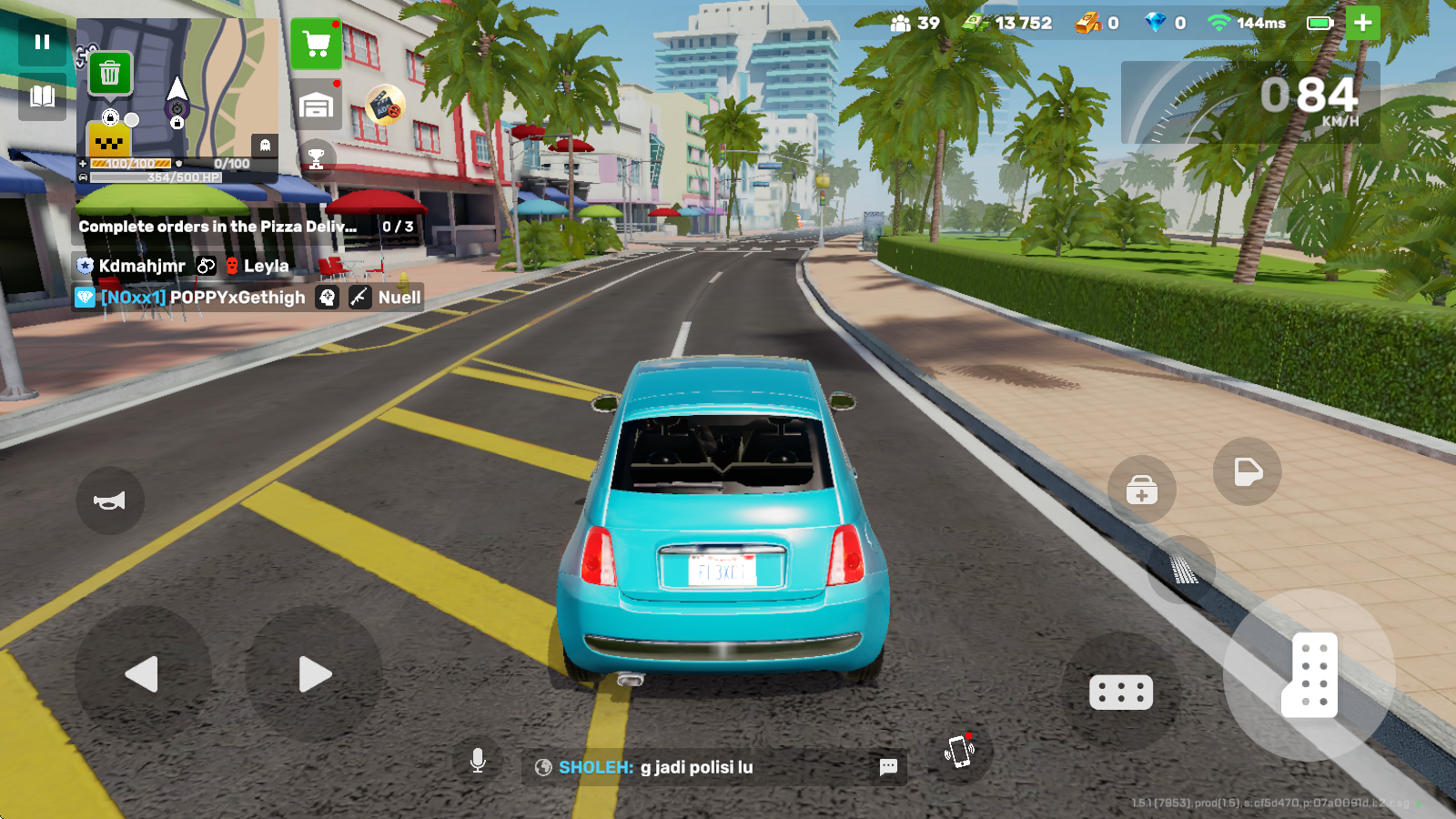
Task: Click the taxi job icon
Action: point(108,141)
